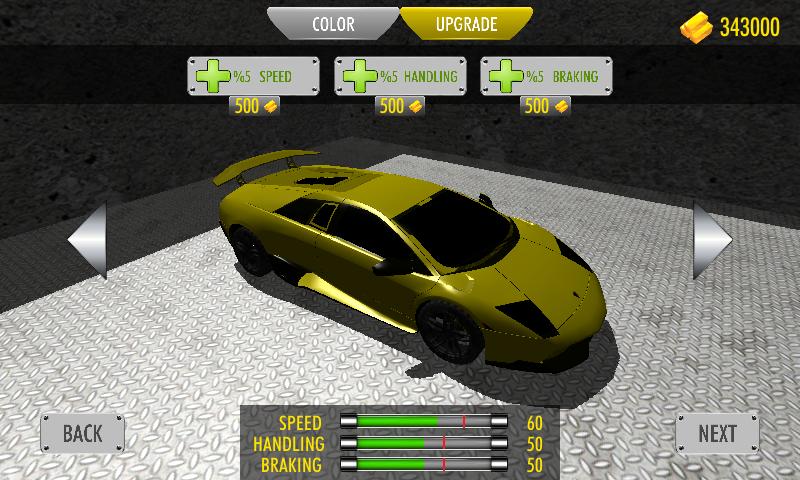Buy the %5 Speed upgrade
This screenshot has width=800, height=480.
[253, 76]
